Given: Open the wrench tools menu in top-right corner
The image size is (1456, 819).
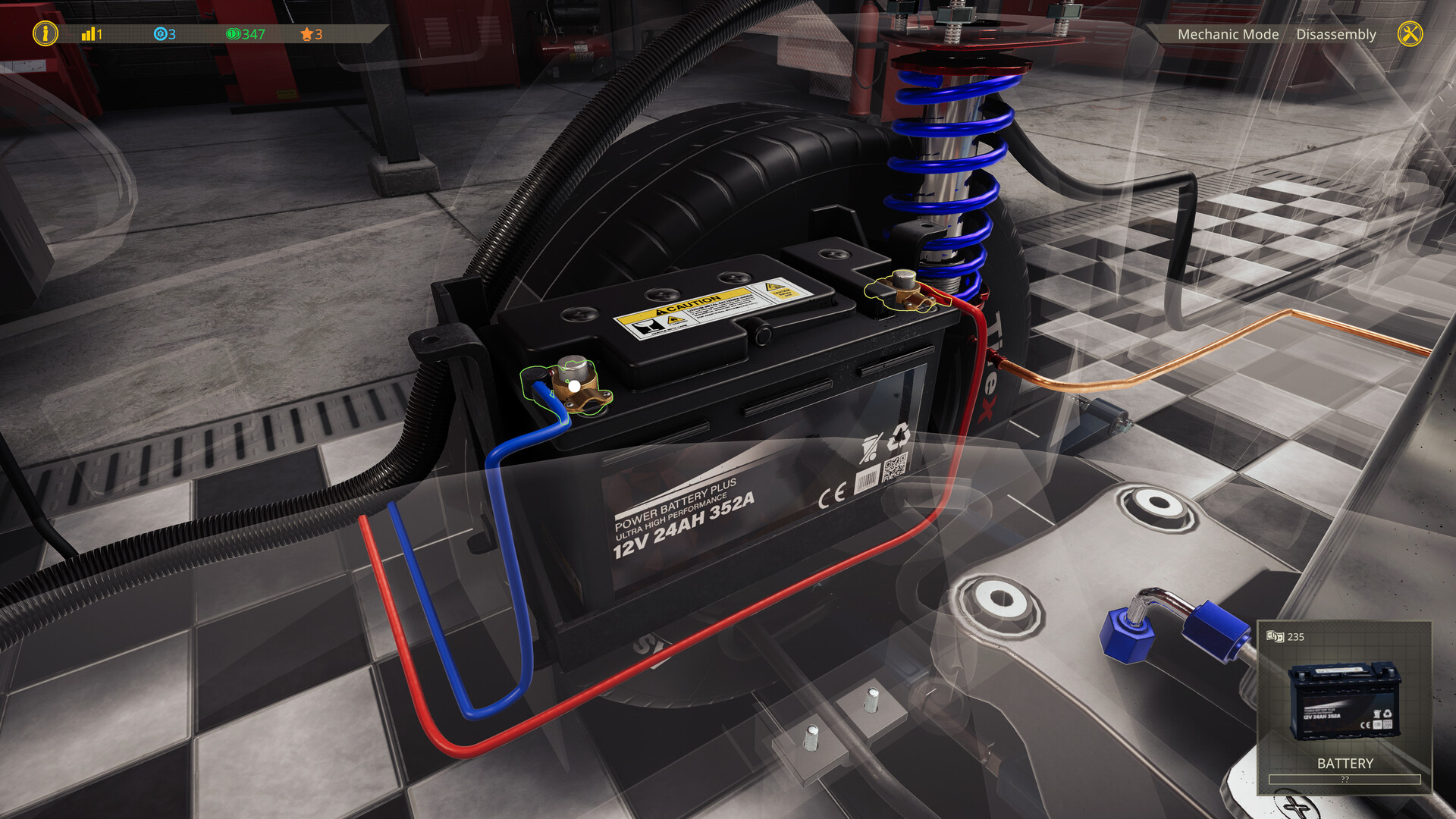Looking at the screenshot, I should point(1410,34).
